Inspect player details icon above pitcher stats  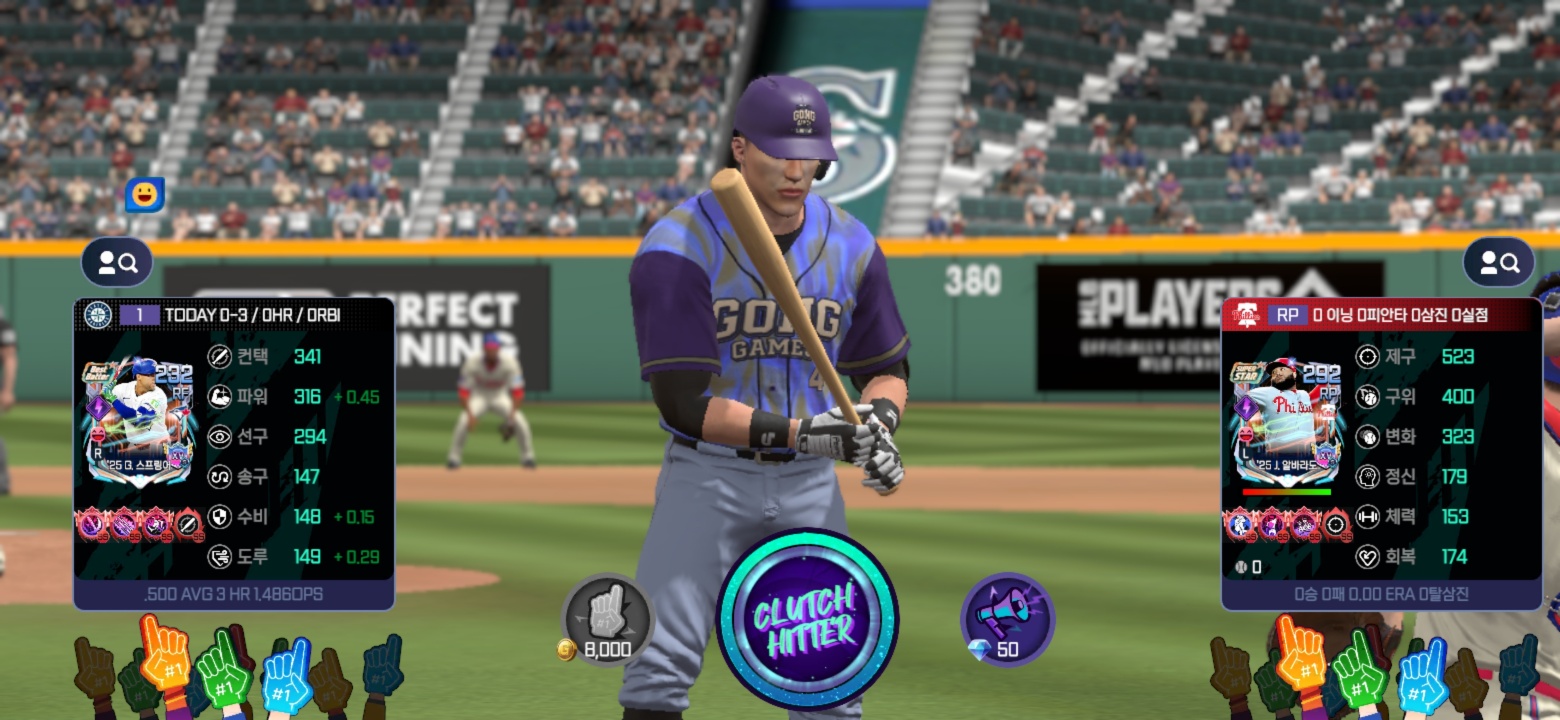[x=1498, y=263]
